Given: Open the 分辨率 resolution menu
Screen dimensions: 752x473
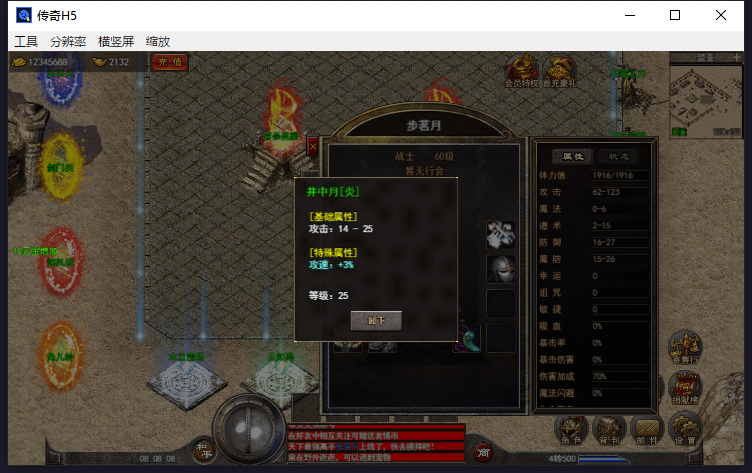Looking at the screenshot, I should coord(68,42).
